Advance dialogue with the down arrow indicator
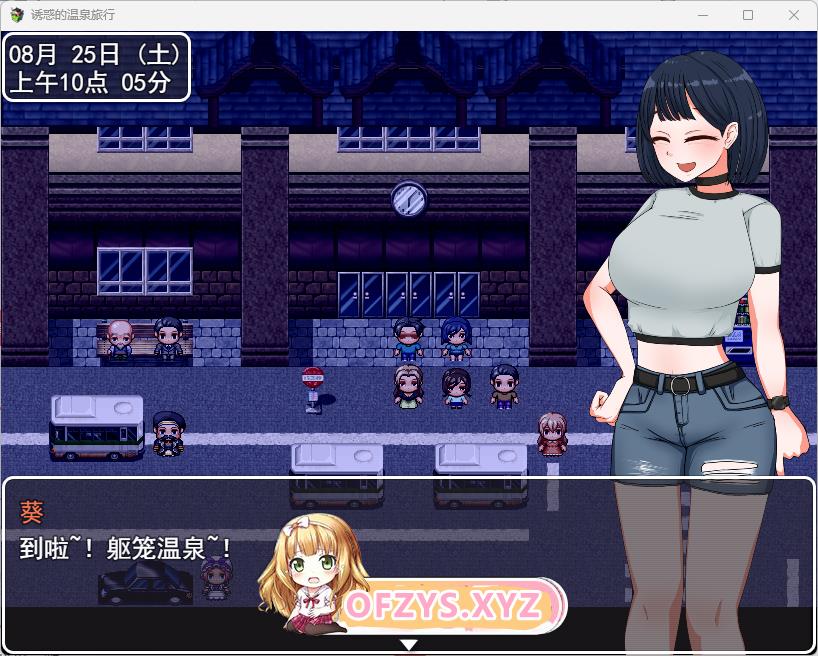 408,645
